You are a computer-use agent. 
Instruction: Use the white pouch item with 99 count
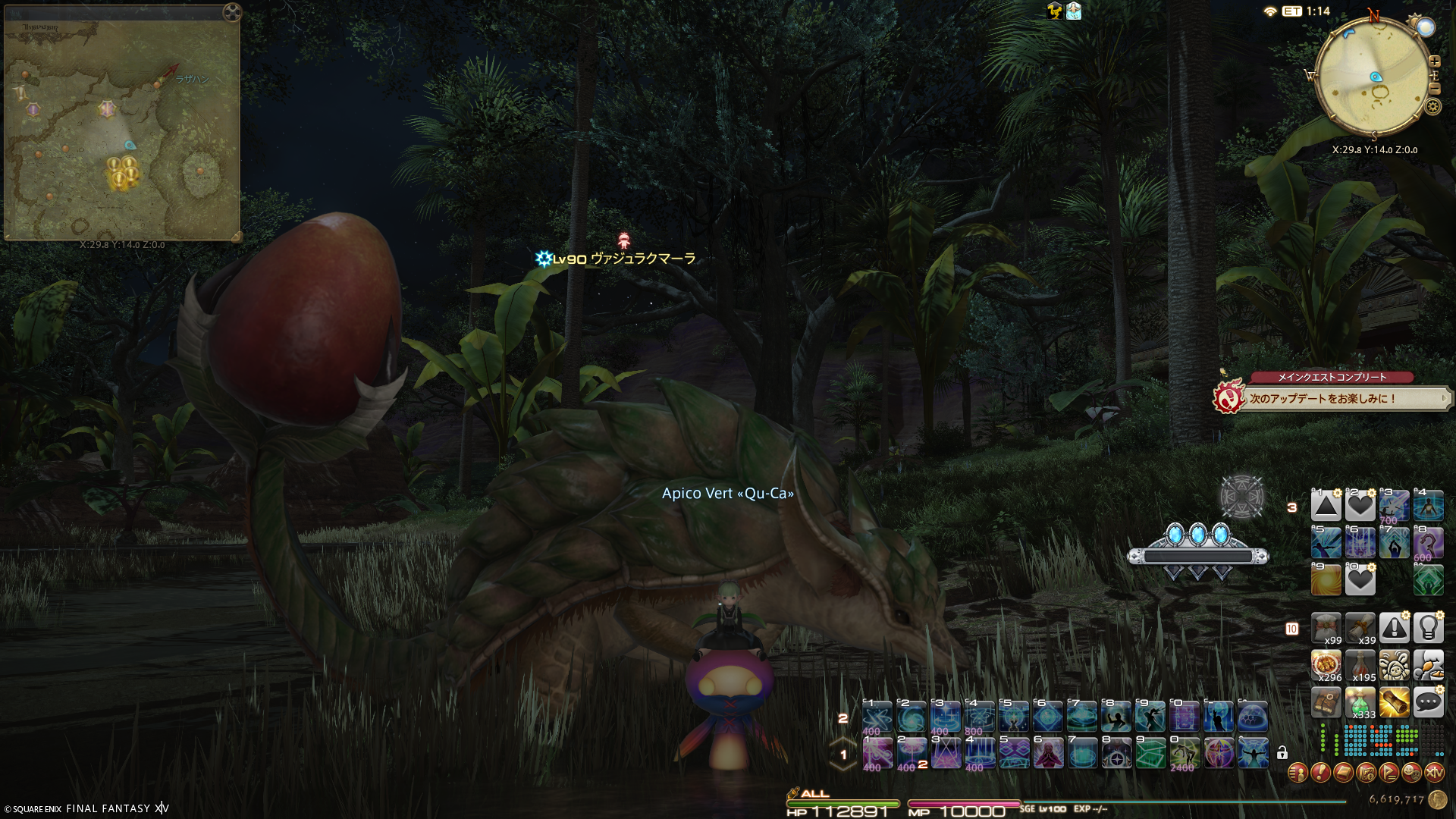[x=1326, y=628]
